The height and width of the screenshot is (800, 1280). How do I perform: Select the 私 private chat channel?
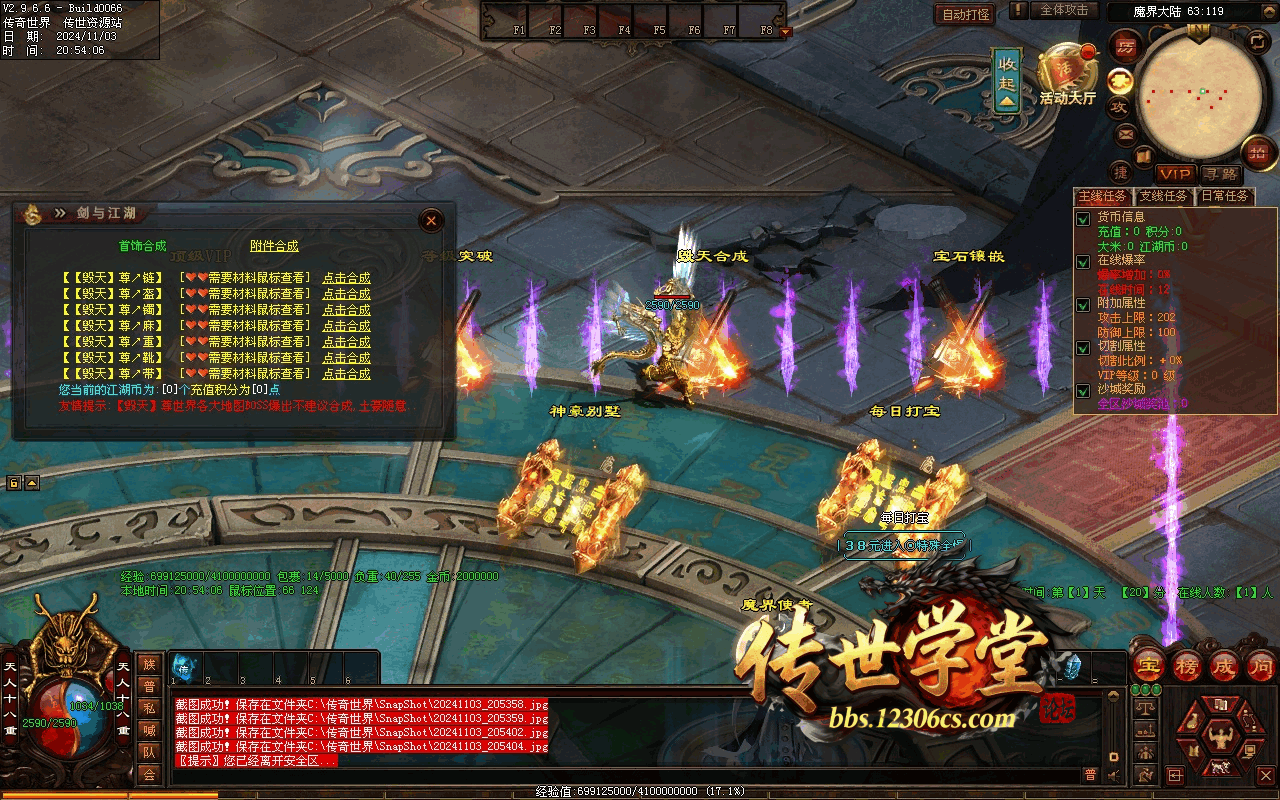pyautogui.click(x=149, y=707)
